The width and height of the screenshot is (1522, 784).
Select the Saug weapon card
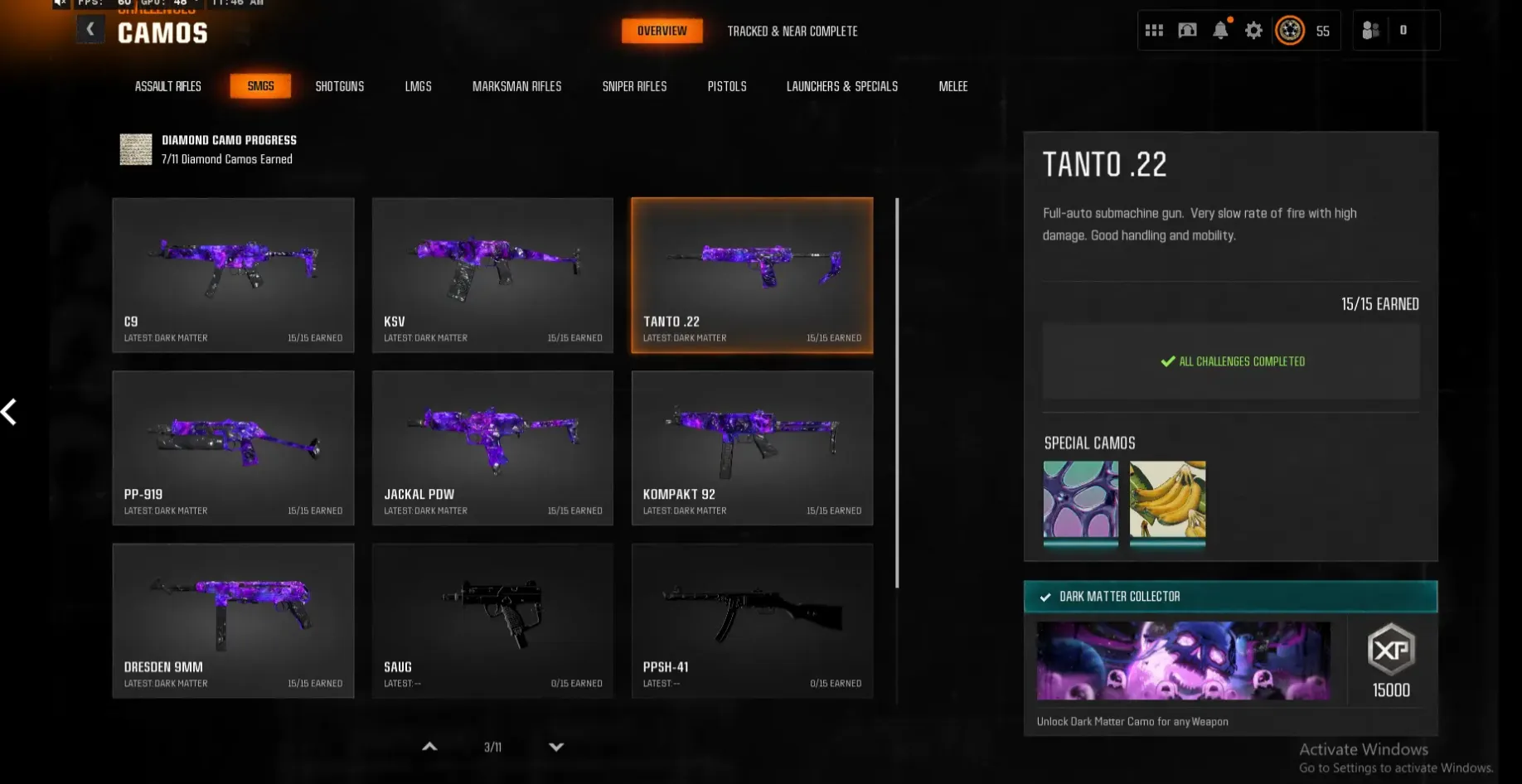click(x=492, y=621)
